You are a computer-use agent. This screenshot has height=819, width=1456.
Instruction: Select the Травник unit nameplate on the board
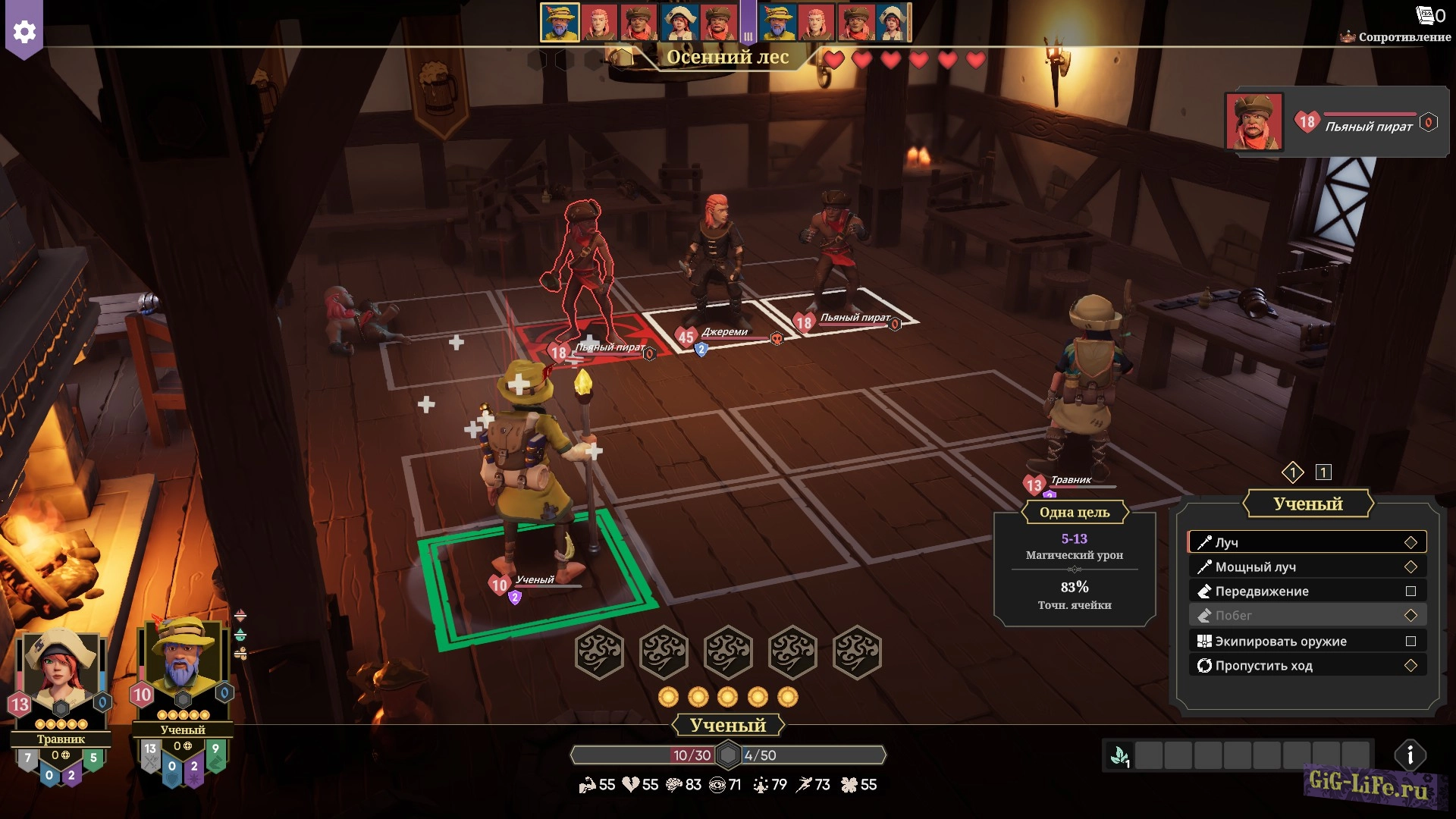click(x=1070, y=480)
